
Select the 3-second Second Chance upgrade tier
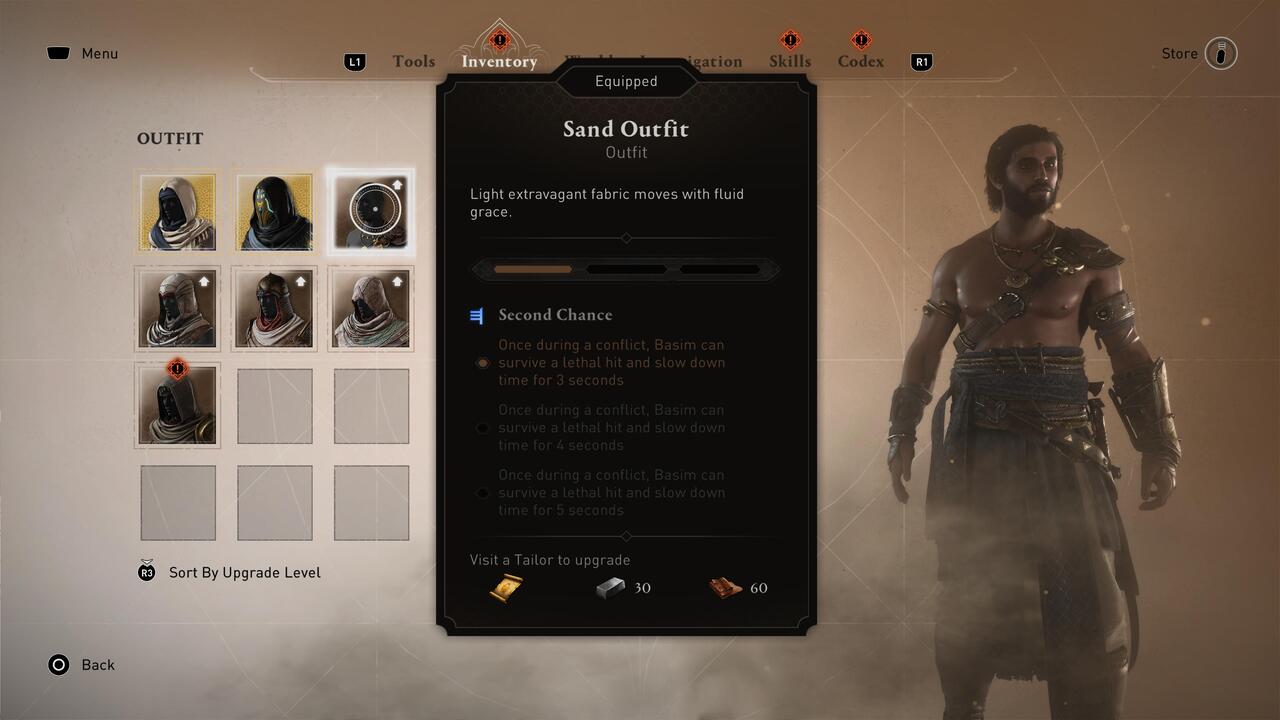(x=483, y=363)
